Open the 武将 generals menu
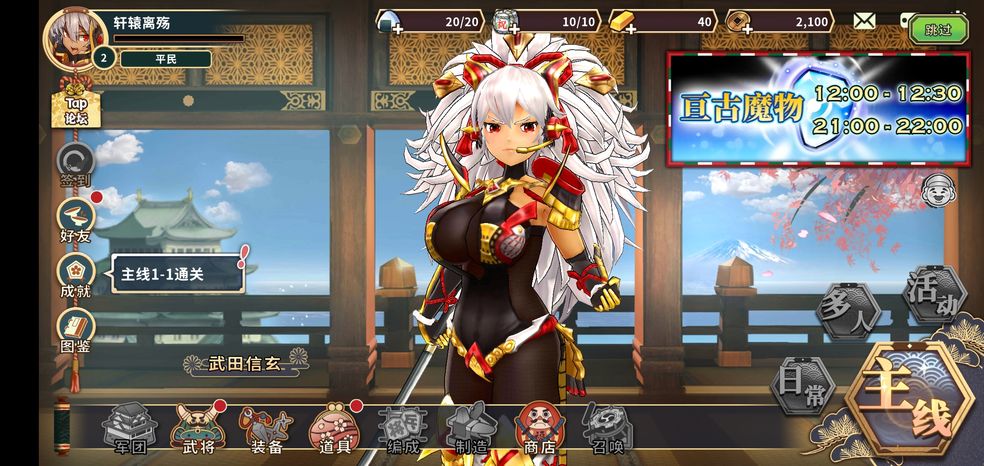Screen dimensions: 984x466 pos(196,428)
